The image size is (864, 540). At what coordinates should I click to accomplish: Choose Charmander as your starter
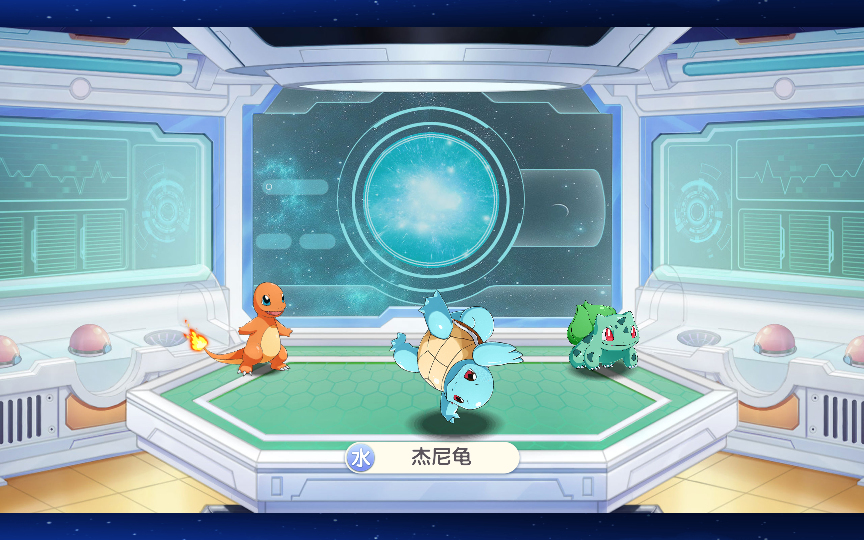[264, 327]
